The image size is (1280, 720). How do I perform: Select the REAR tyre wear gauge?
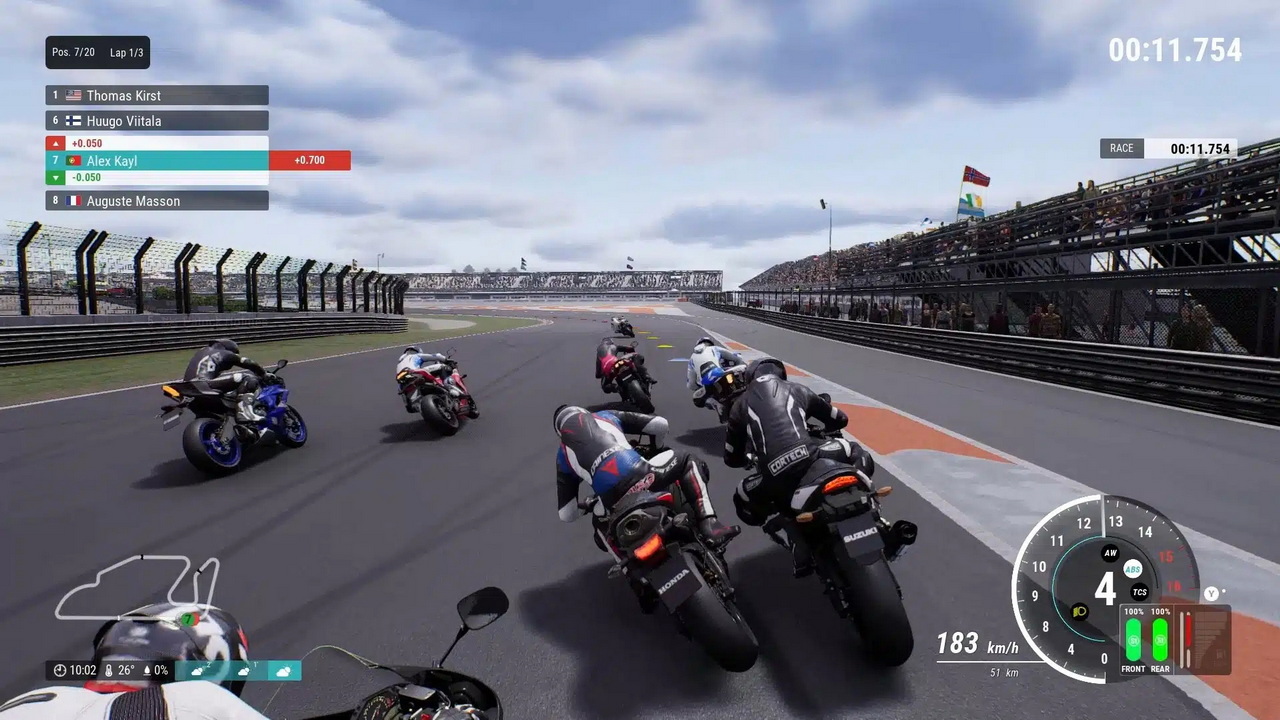click(1160, 640)
